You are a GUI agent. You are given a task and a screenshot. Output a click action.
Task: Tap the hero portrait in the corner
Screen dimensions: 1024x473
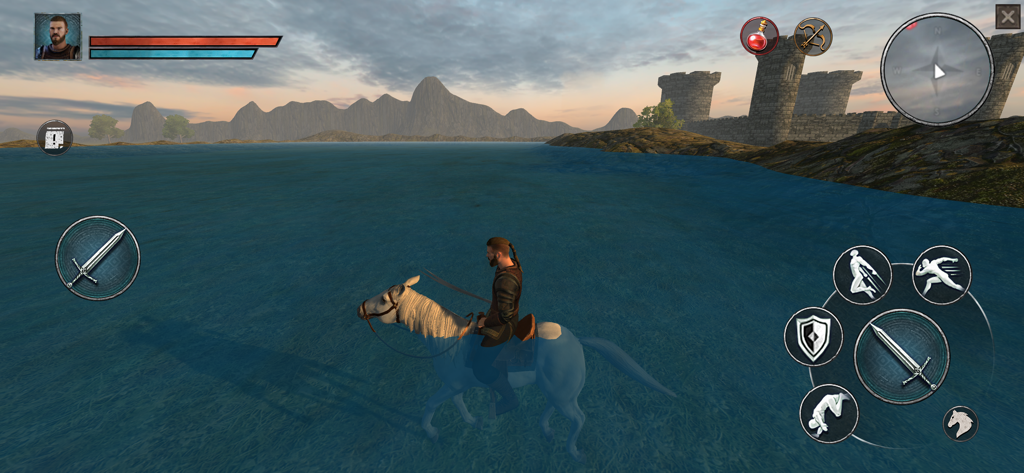pos(57,37)
